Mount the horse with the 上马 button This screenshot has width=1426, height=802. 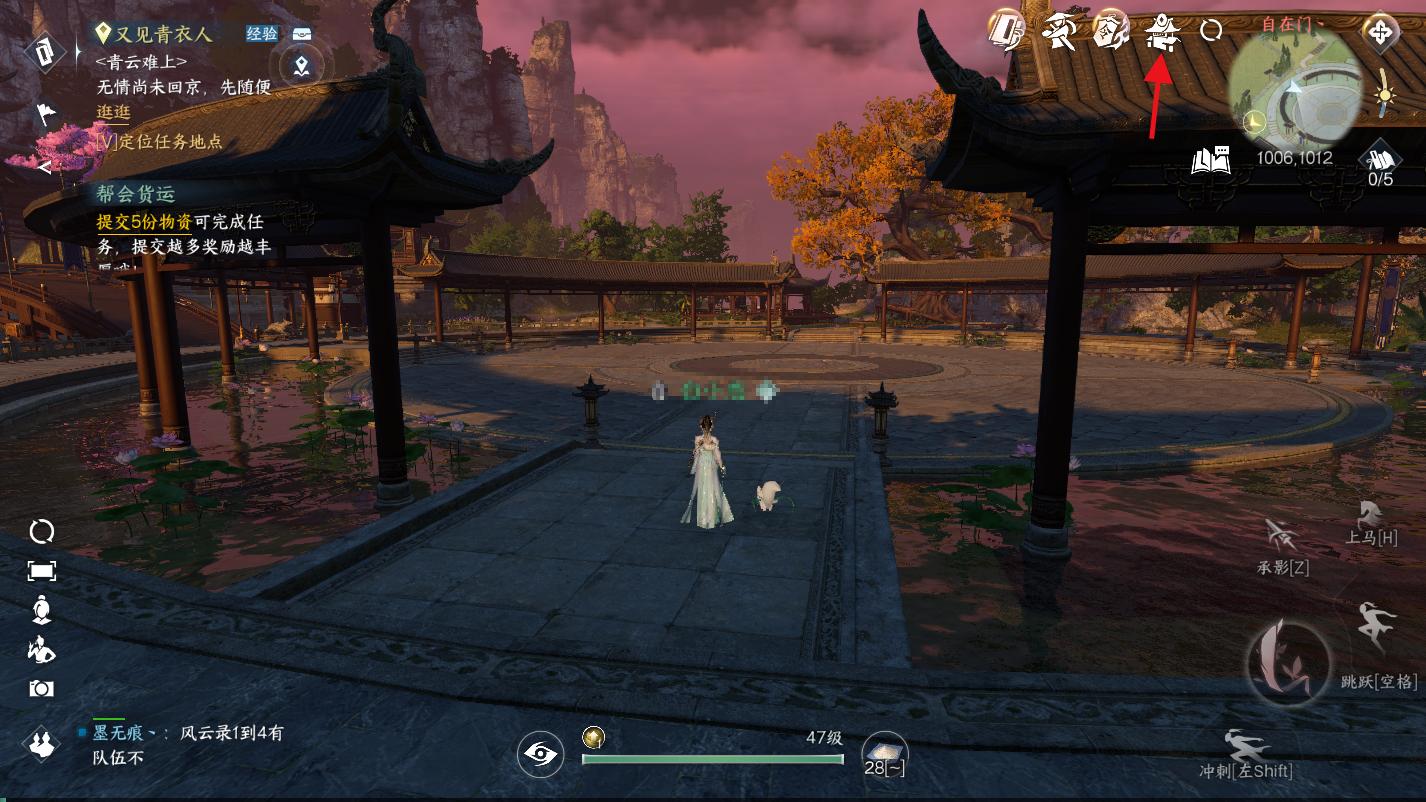pos(1371,524)
